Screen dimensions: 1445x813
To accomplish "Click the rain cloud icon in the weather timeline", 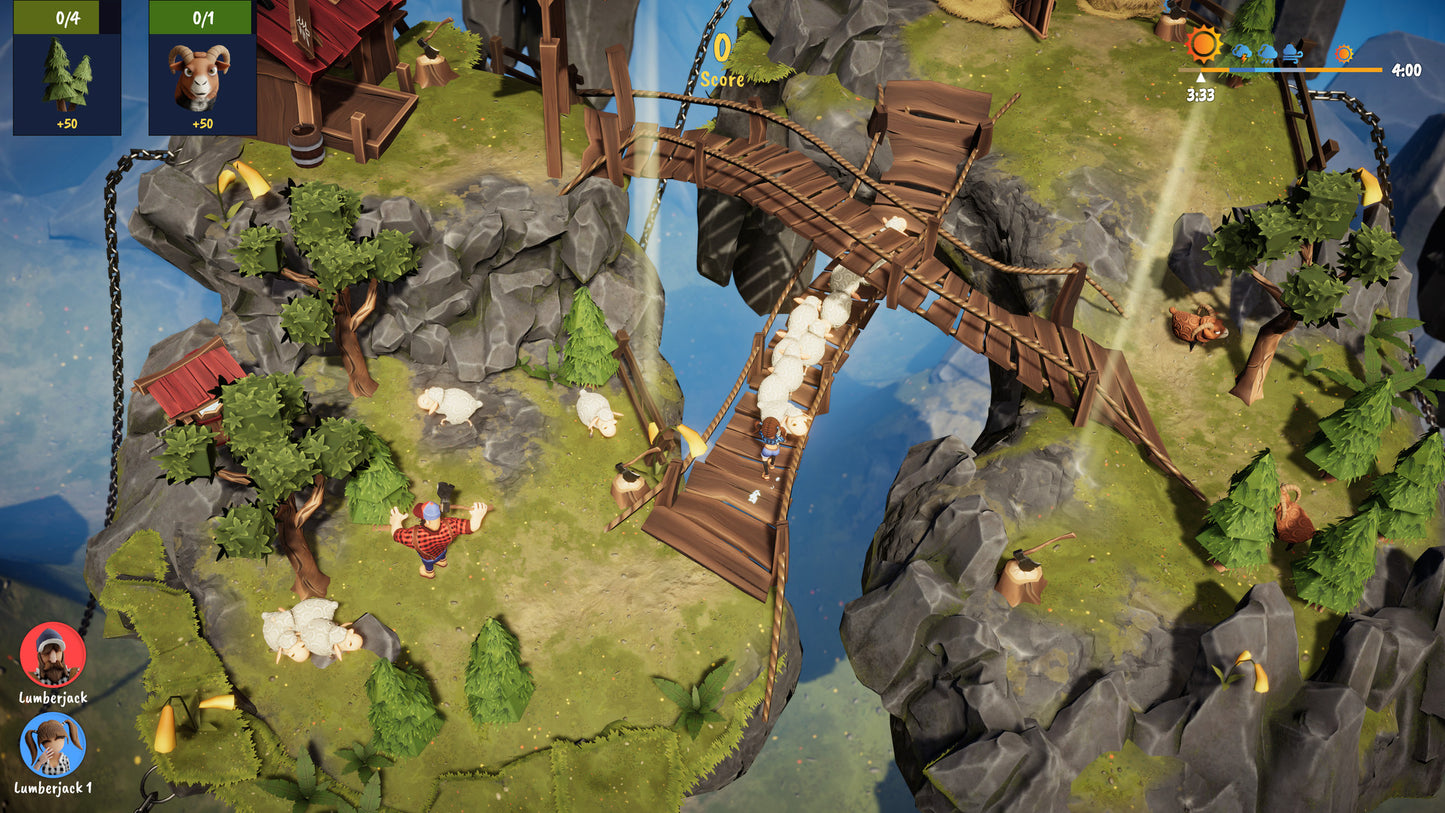I will coord(1266,52).
